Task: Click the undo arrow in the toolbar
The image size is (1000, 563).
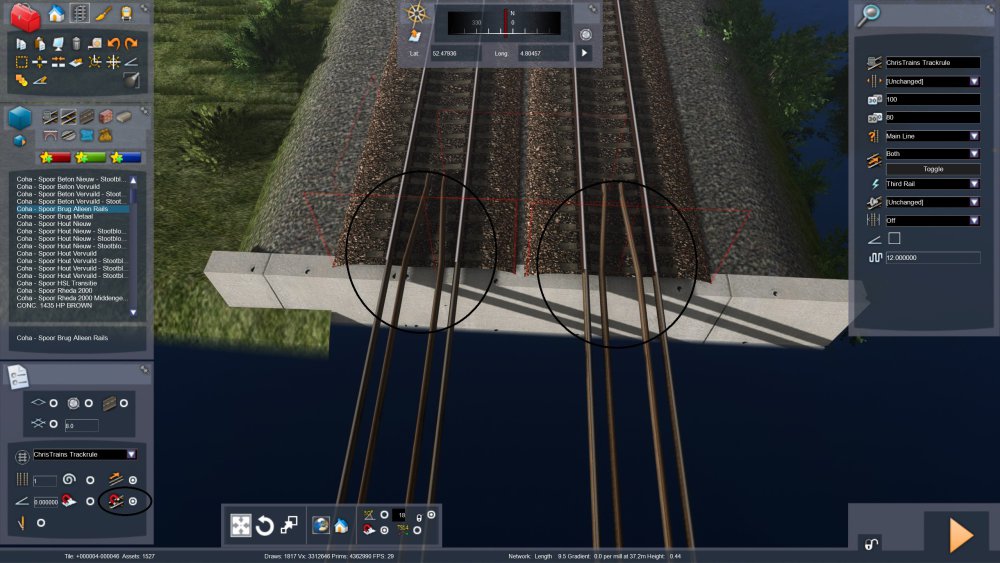Action: point(113,44)
